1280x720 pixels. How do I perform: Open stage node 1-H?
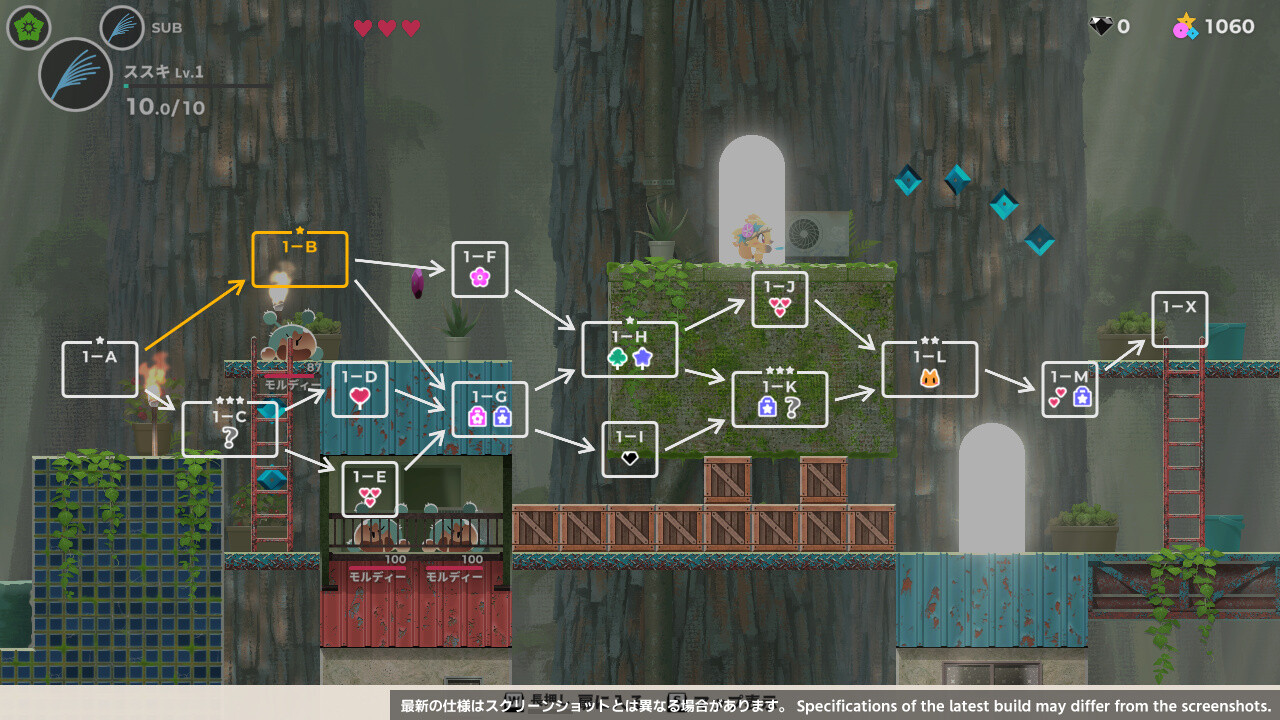(629, 349)
